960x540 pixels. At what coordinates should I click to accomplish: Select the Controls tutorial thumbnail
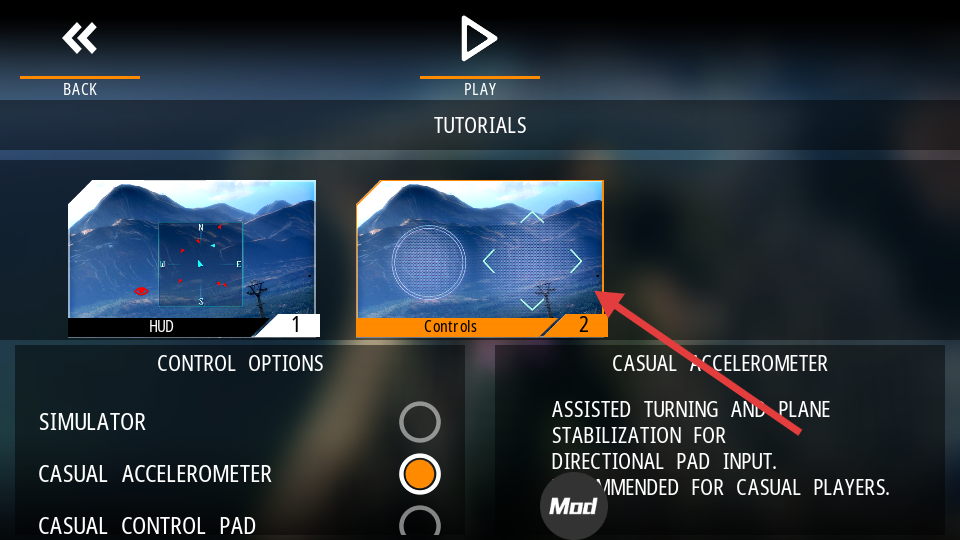[x=480, y=257]
